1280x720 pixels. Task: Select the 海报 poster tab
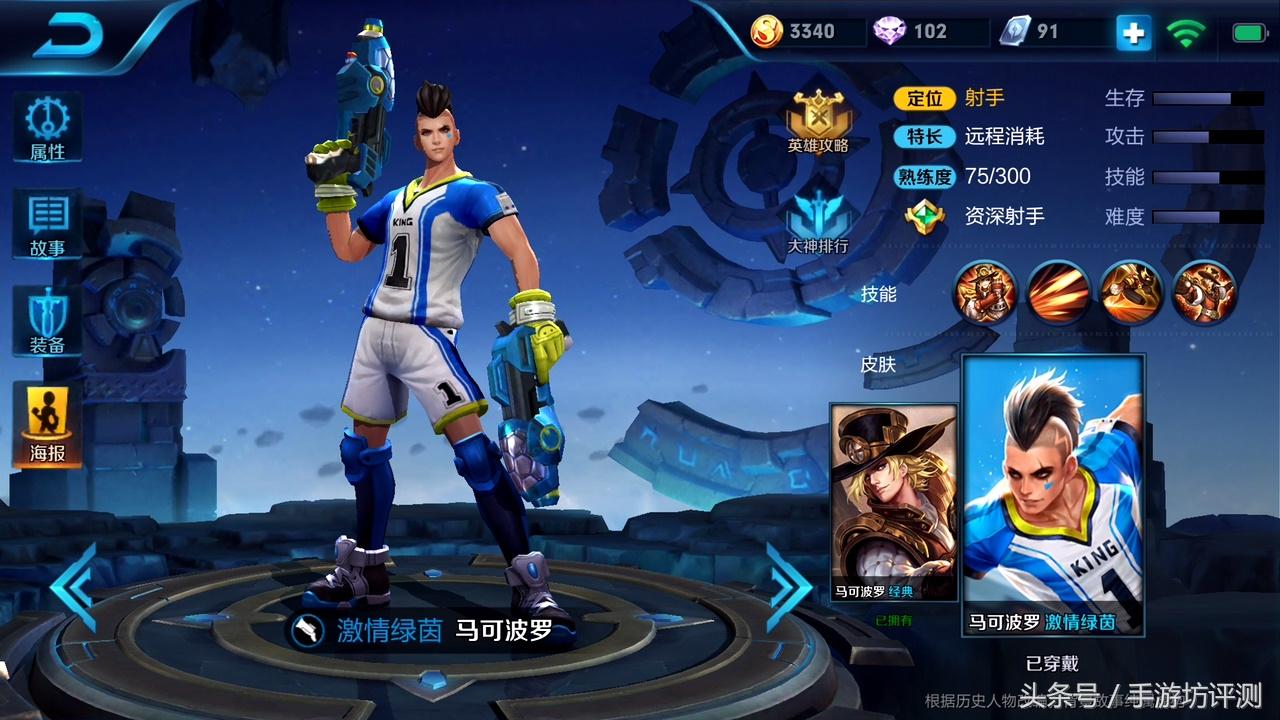click(x=47, y=424)
